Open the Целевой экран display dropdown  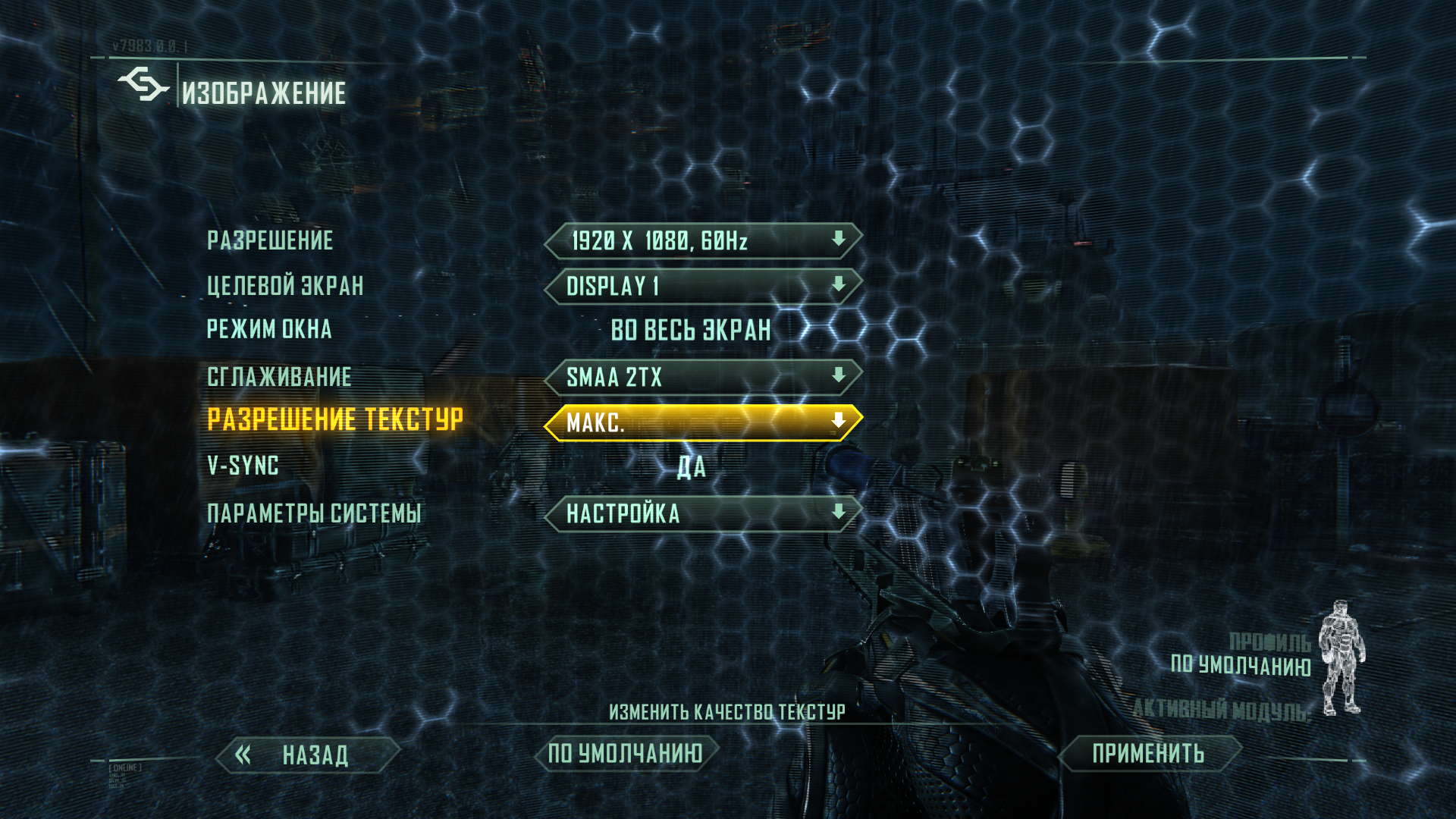click(x=703, y=286)
